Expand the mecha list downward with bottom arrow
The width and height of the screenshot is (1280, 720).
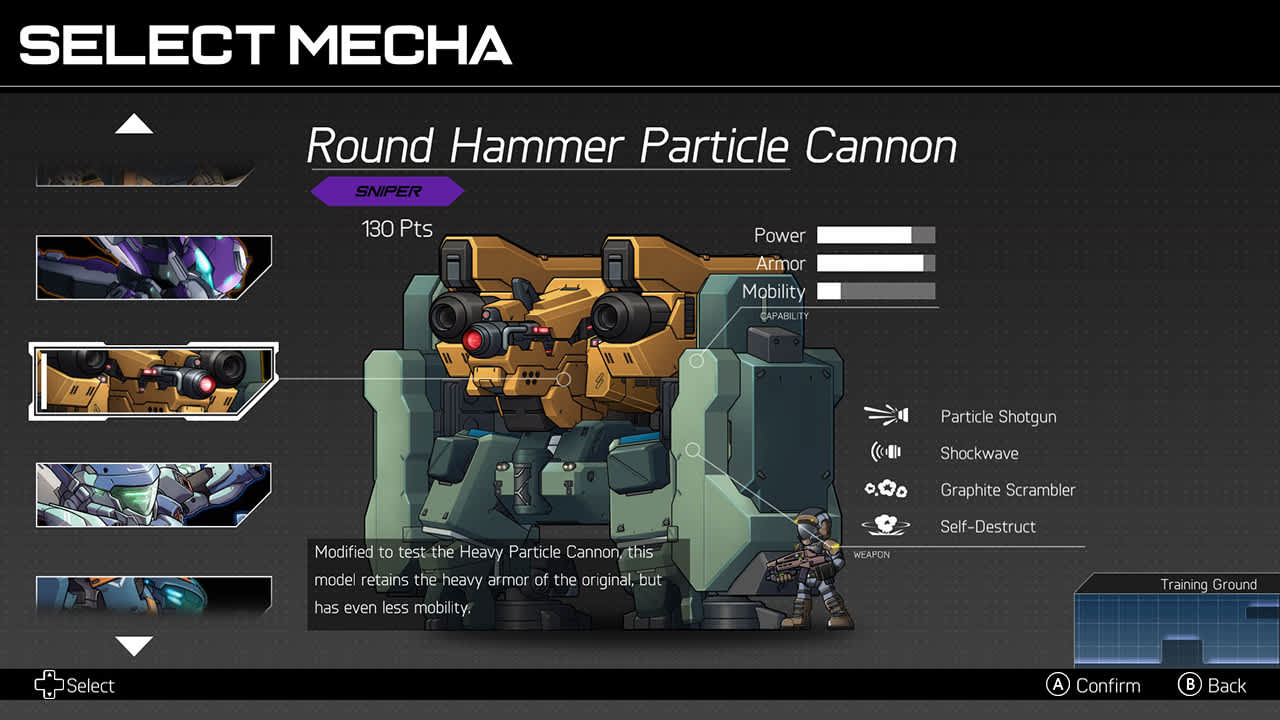point(135,647)
